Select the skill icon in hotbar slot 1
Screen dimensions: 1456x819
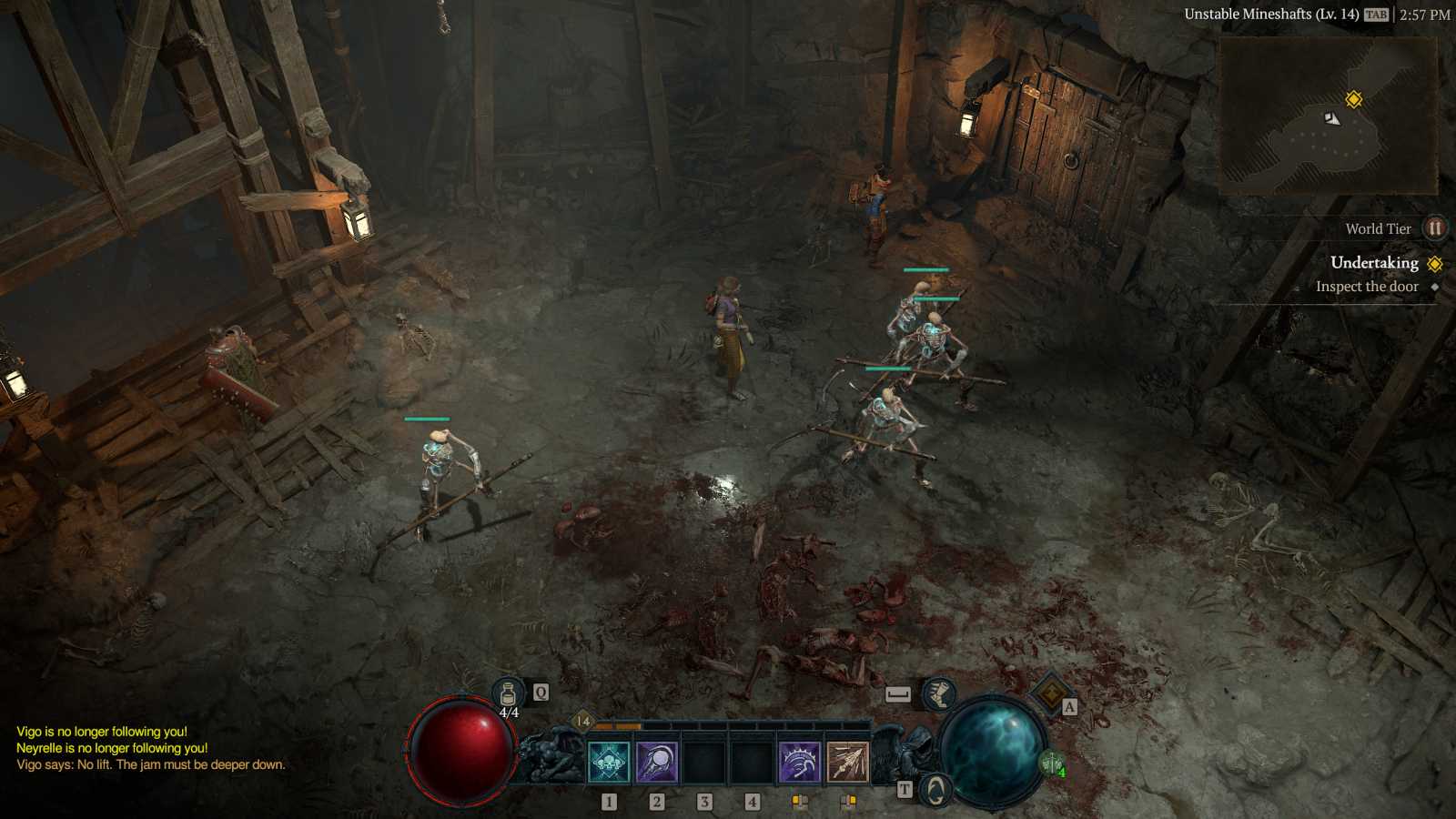[x=608, y=762]
